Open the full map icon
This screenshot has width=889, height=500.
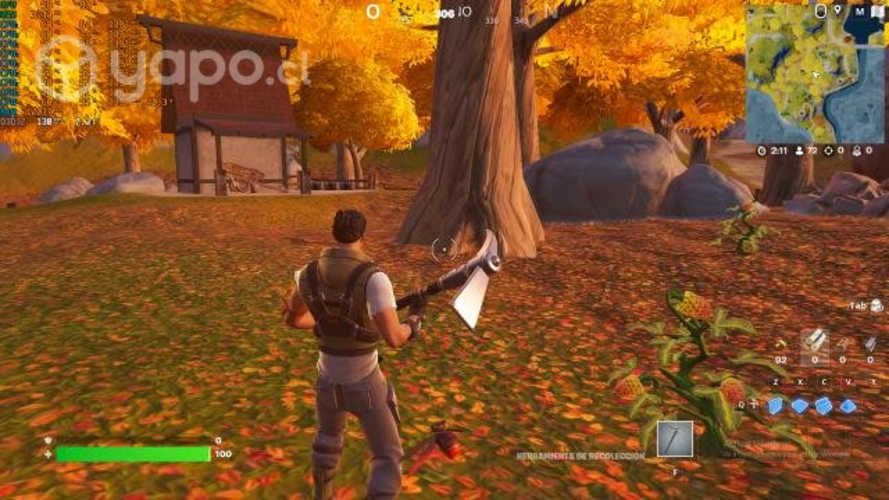[877, 11]
